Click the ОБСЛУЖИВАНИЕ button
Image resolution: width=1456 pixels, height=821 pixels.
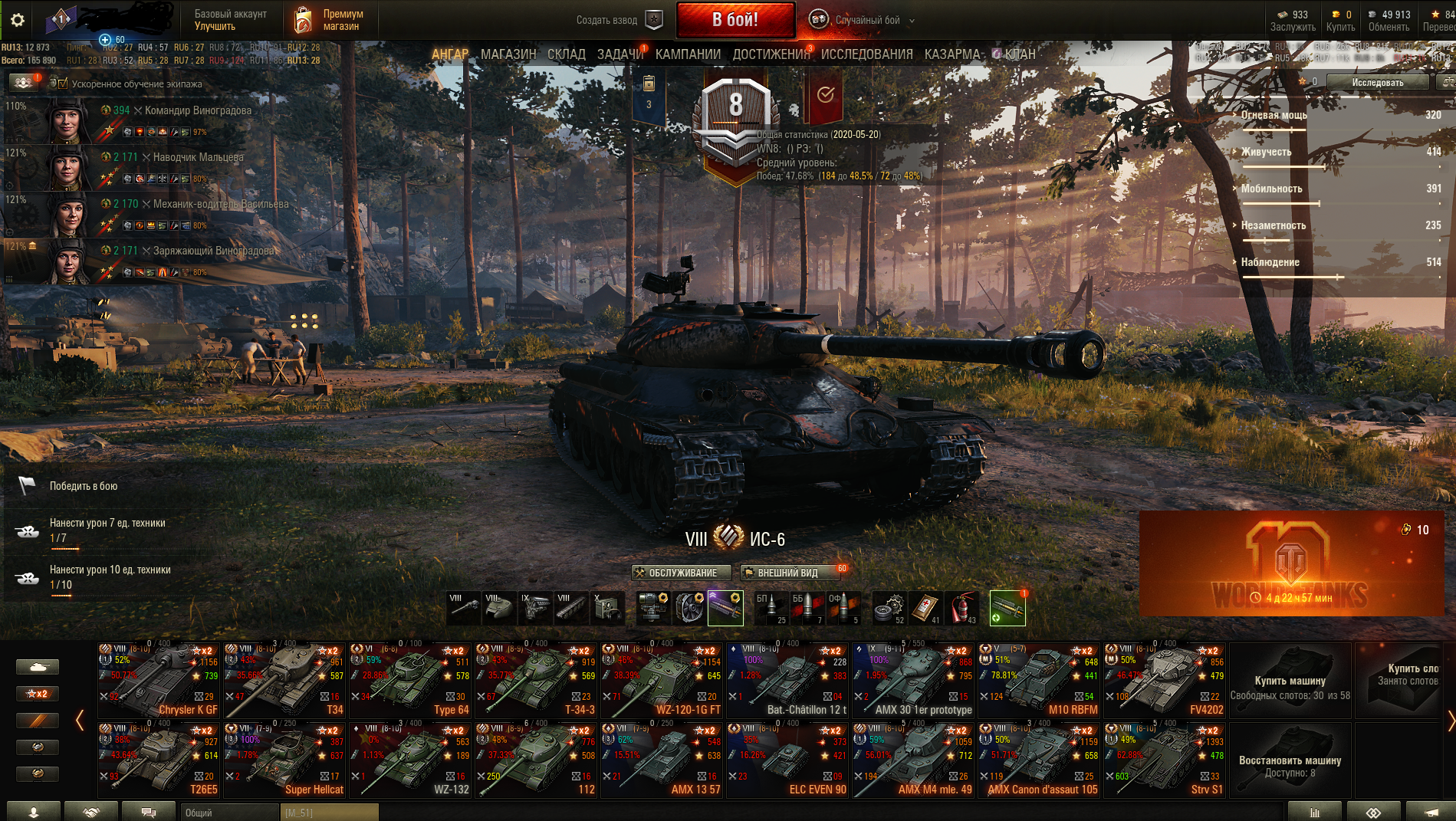click(x=681, y=573)
